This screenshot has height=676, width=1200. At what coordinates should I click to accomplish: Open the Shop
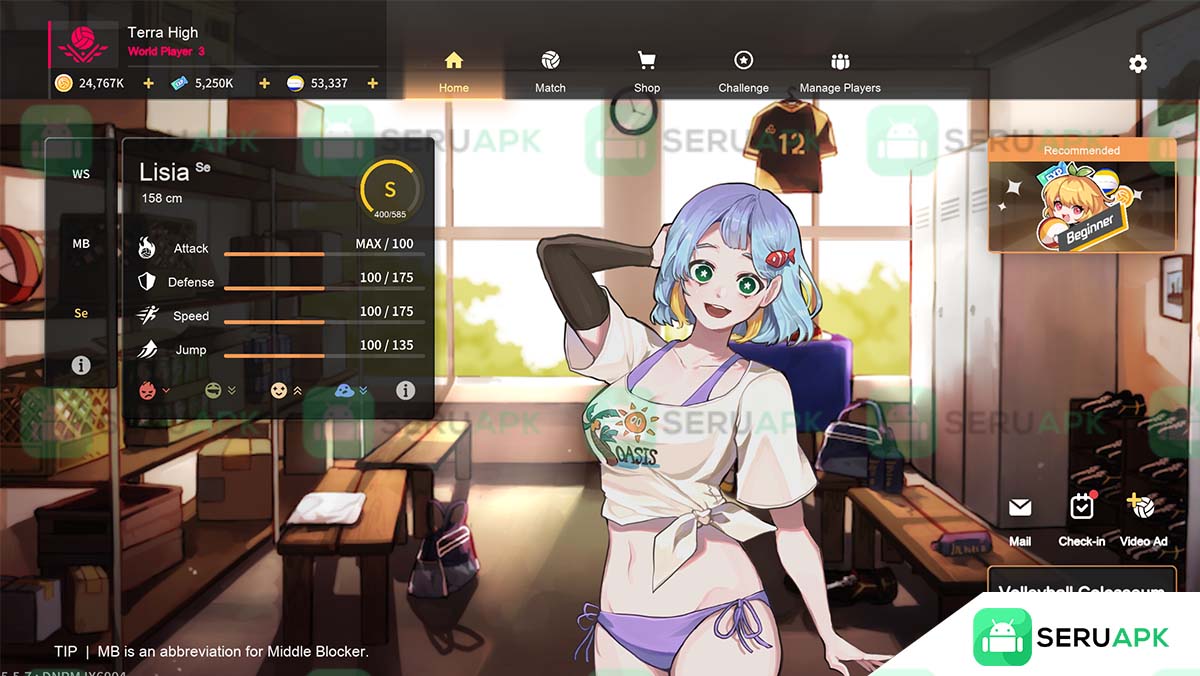tap(647, 72)
